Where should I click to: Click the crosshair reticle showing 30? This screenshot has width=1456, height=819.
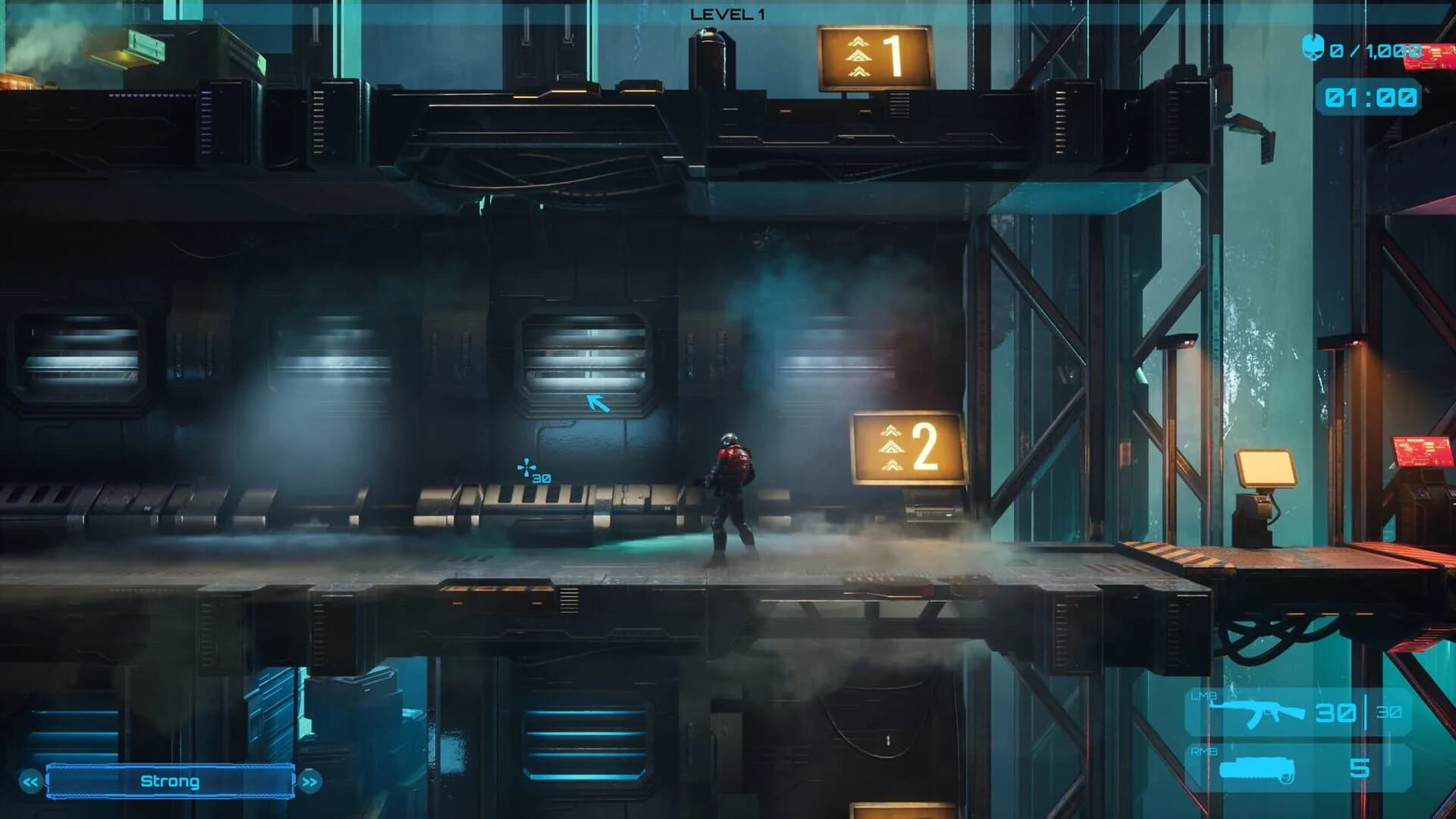527,468
